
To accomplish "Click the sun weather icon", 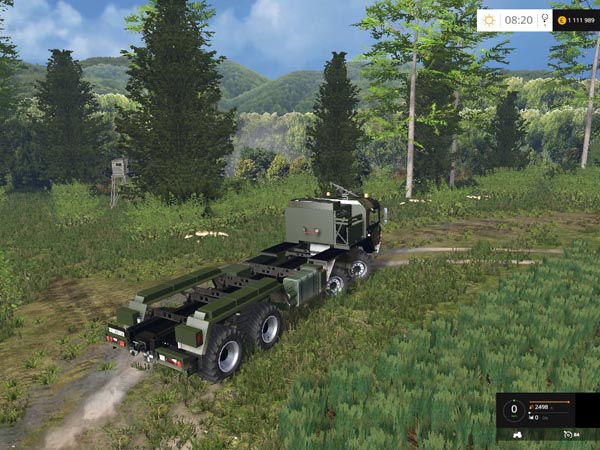I will pos(489,19).
